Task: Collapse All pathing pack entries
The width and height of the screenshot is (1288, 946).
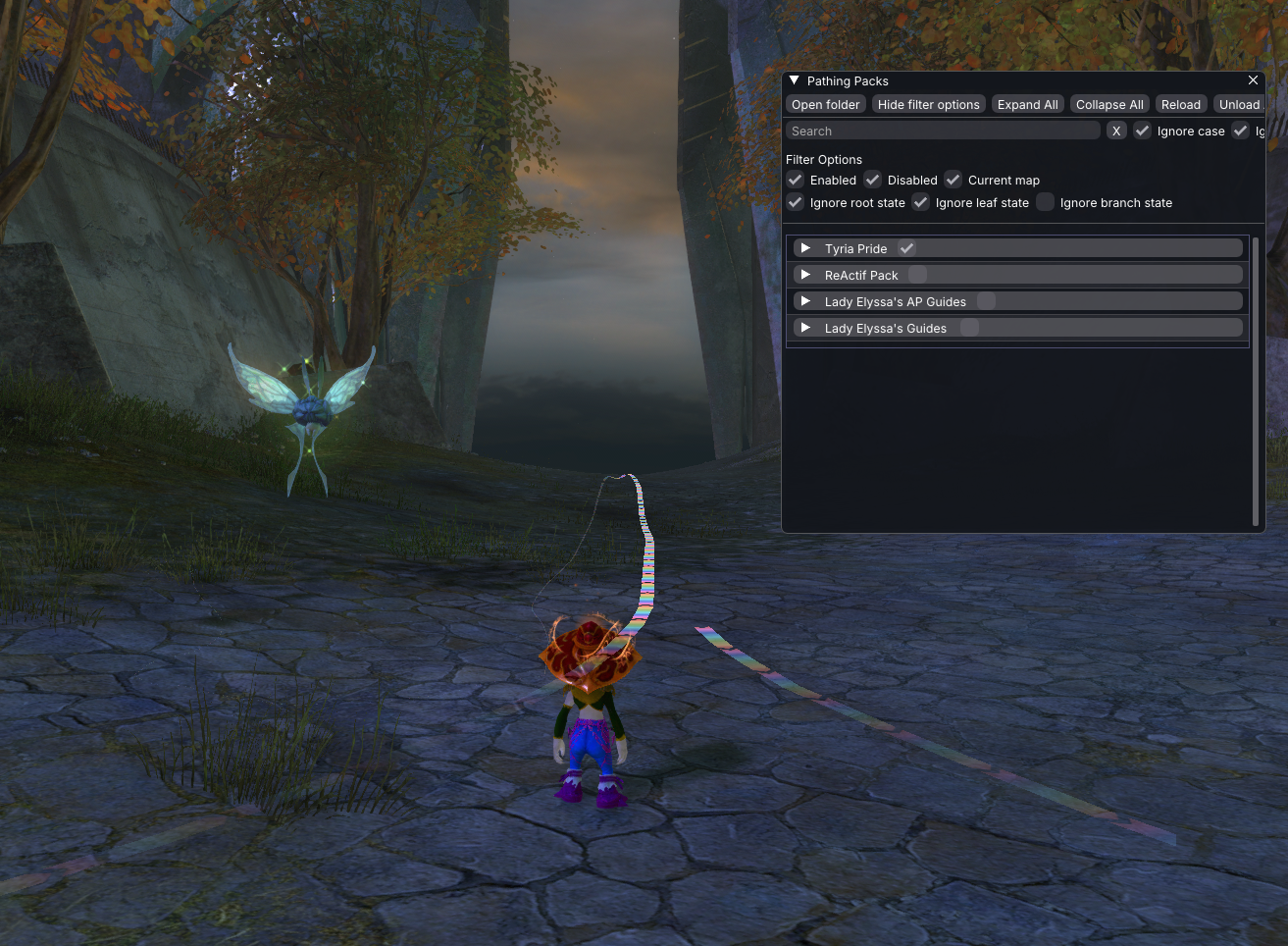Action: pyautogui.click(x=1109, y=105)
